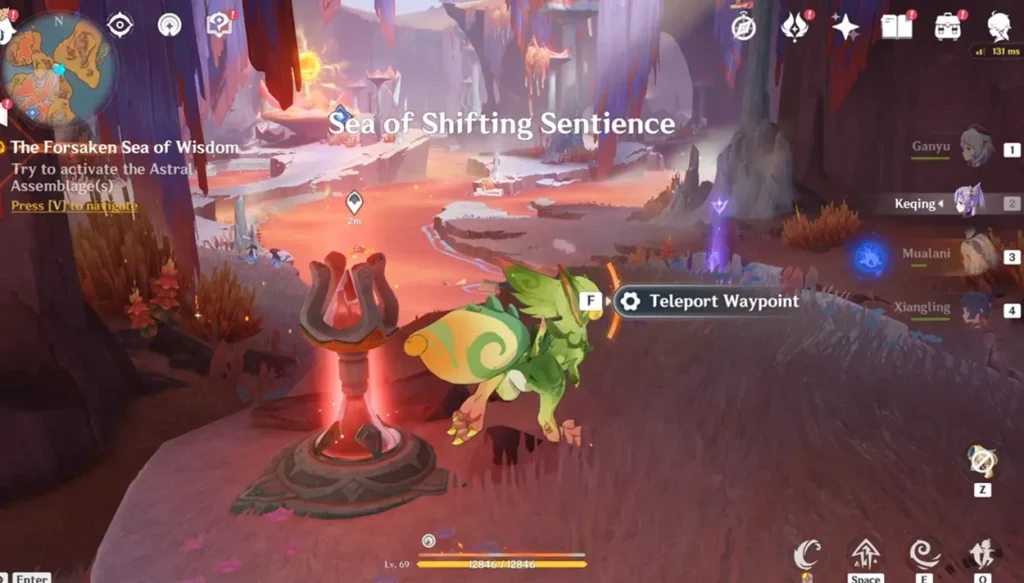The height and width of the screenshot is (583, 1024).
Task: Choose the Teleport Waypoint interaction option
Action: tap(712, 301)
